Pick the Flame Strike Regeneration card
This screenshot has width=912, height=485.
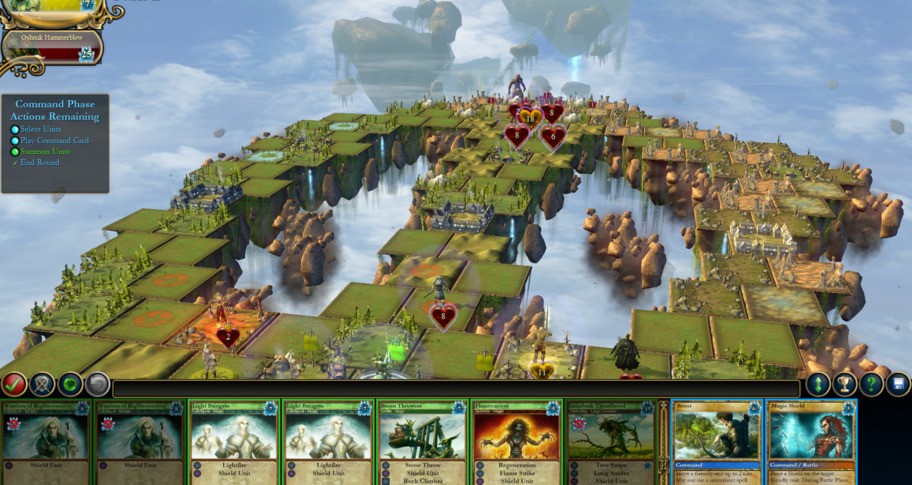[x=515, y=442]
